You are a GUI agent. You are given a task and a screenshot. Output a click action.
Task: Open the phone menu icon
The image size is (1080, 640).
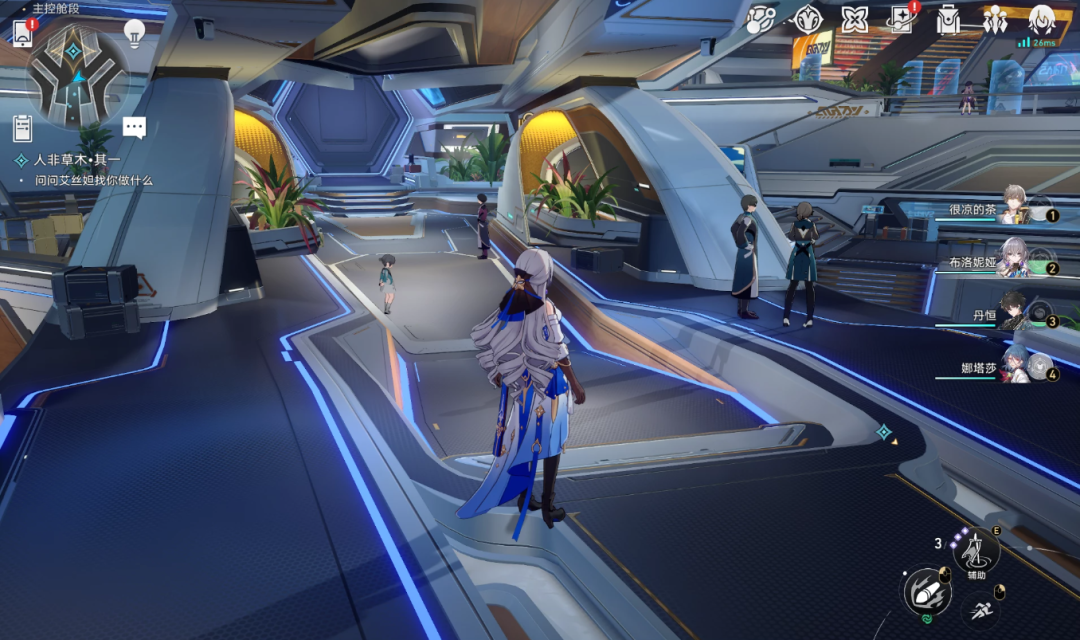click(x=22, y=33)
